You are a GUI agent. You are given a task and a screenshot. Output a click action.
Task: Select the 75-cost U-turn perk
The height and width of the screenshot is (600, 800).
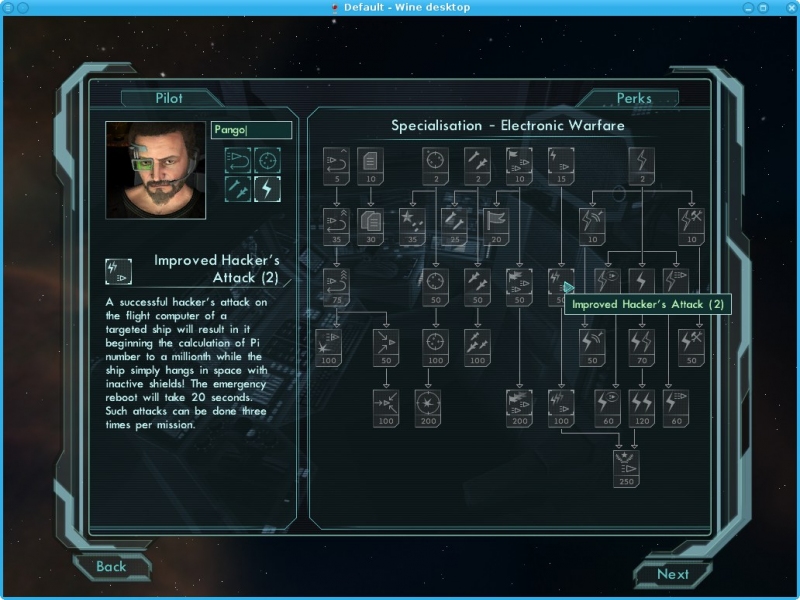(337, 286)
